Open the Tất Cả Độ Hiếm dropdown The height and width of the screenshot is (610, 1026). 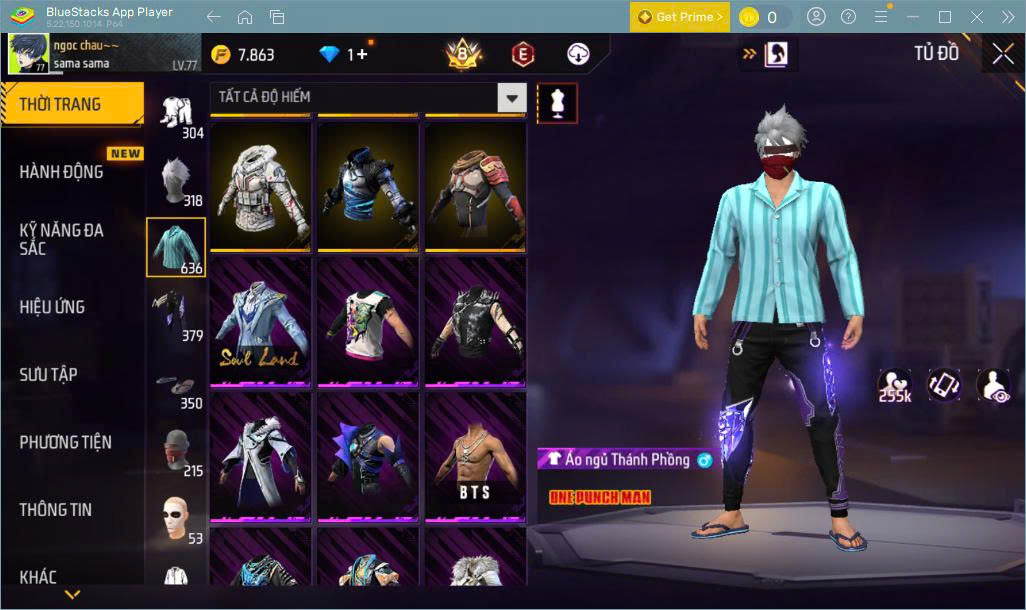point(368,97)
